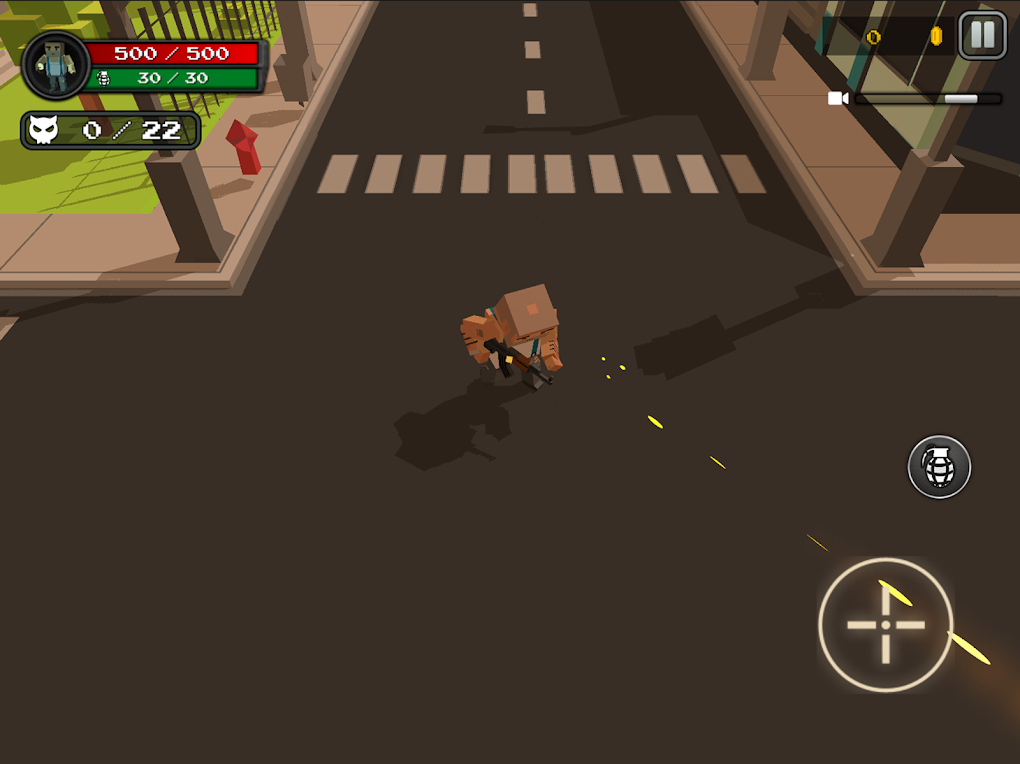Viewport: 1020px width, 764px height.
Task: Tap the crosshair fire button
Action: 885,625
